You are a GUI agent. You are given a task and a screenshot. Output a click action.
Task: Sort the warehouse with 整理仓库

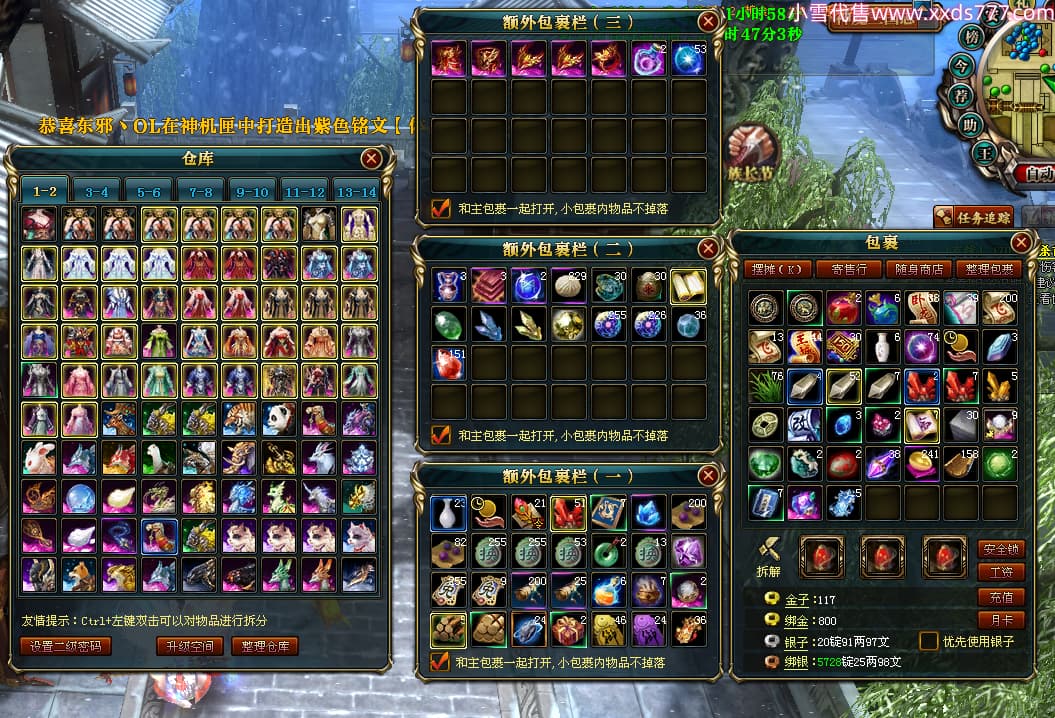265,646
